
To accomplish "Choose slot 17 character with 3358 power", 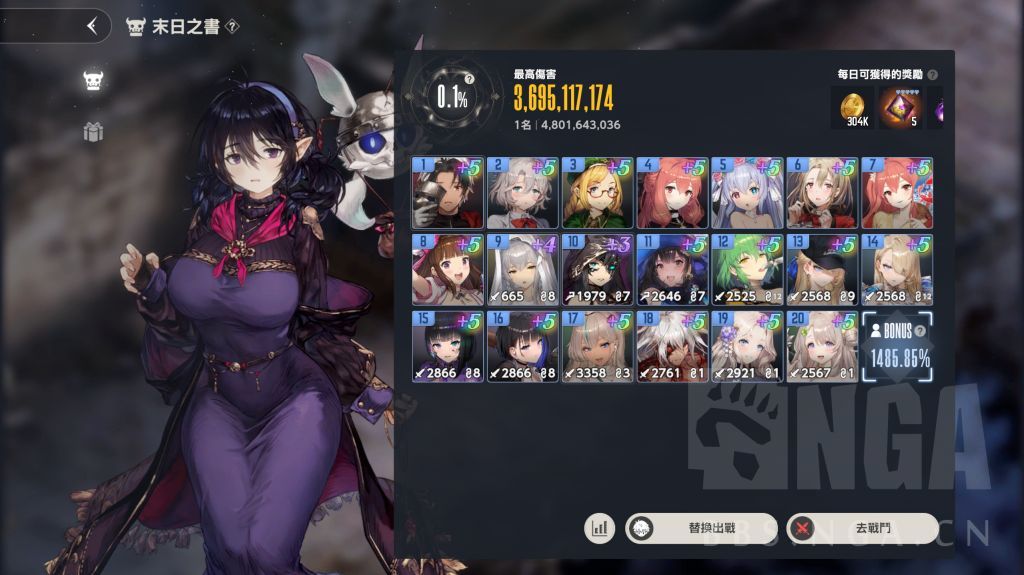I will pyautogui.click(x=597, y=346).
